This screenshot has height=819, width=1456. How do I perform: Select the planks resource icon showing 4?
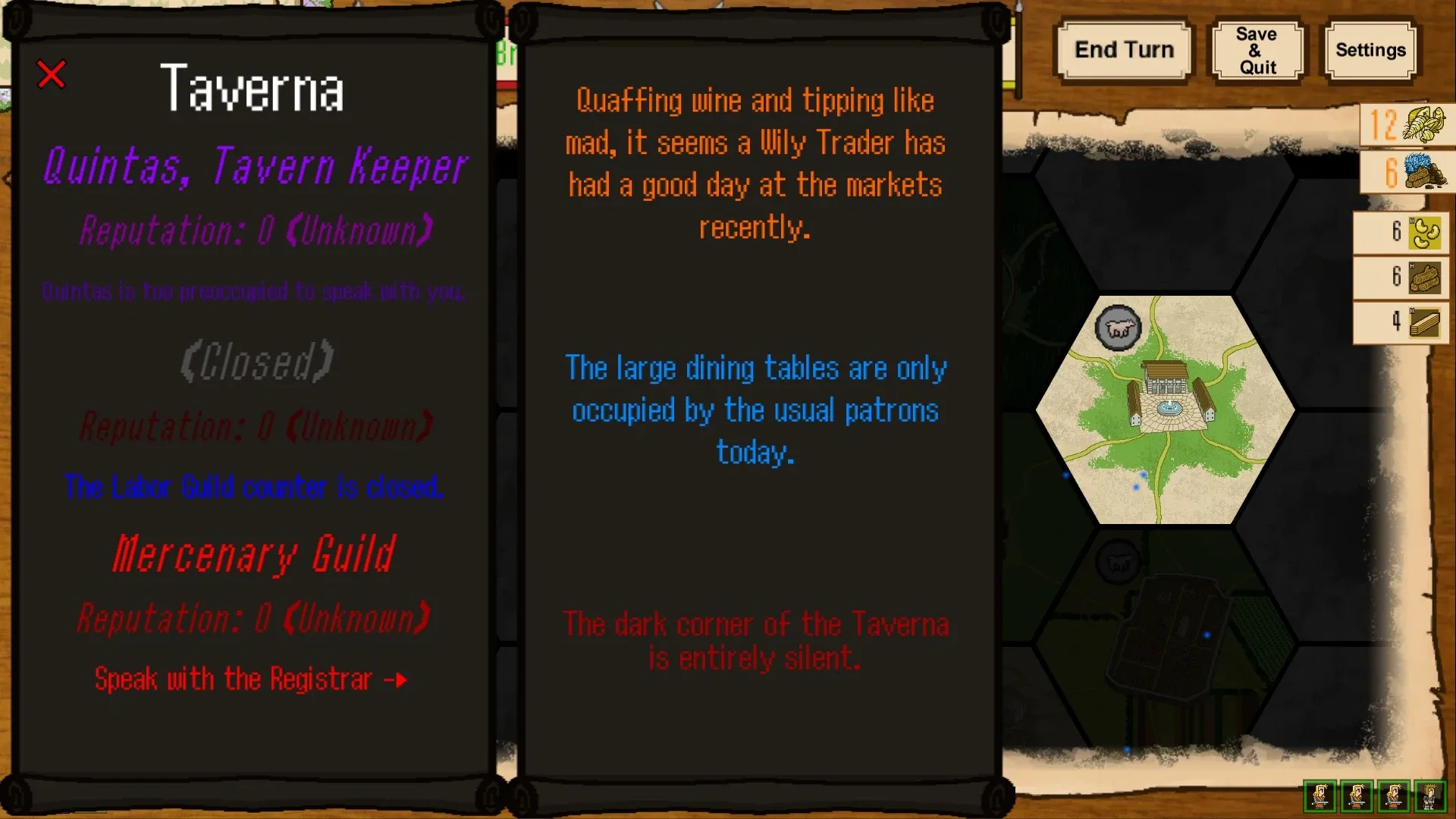[1424, 322]
